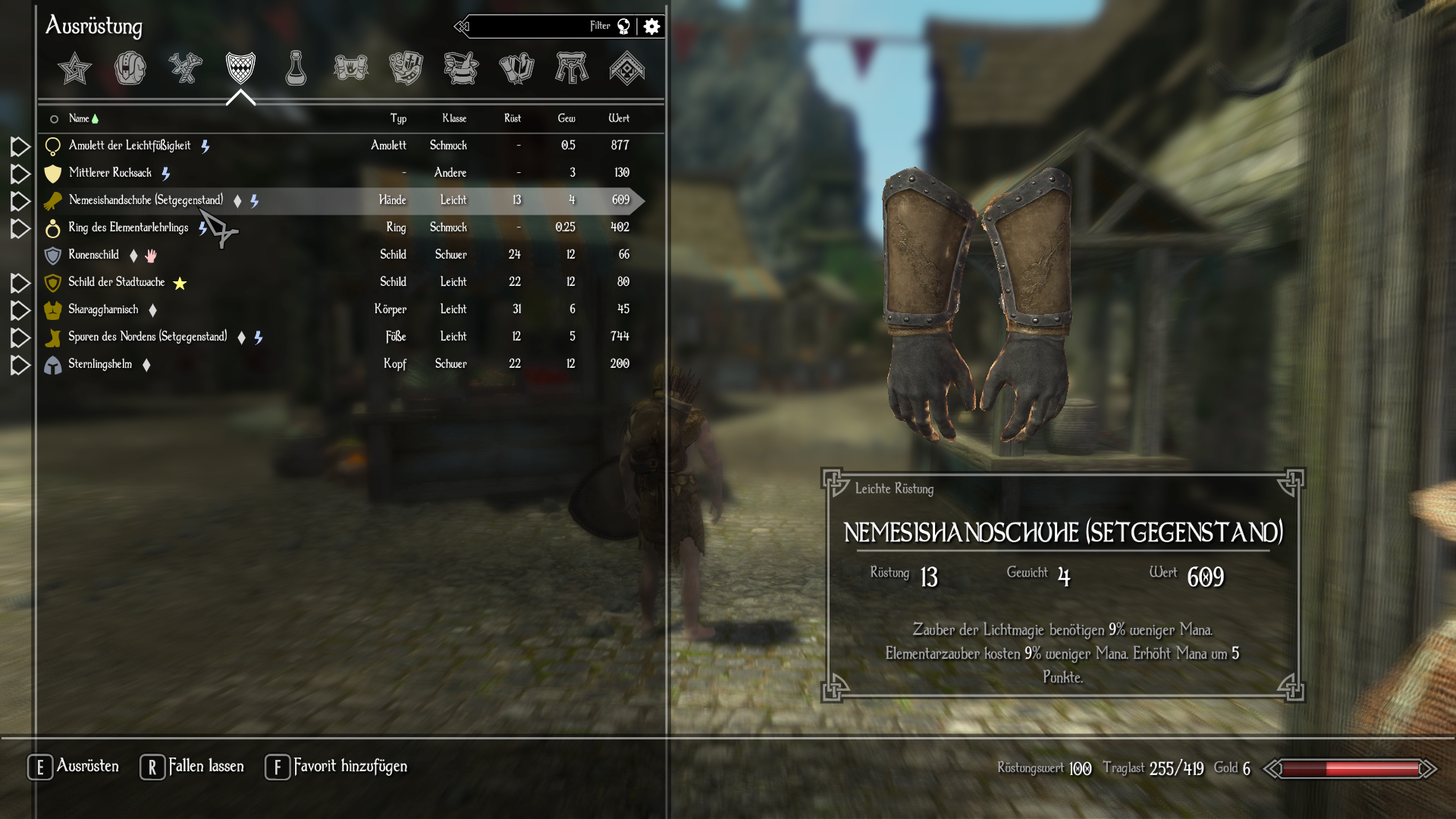
Task: Choose Schild der Stadtwache
Action: point(116,282)
